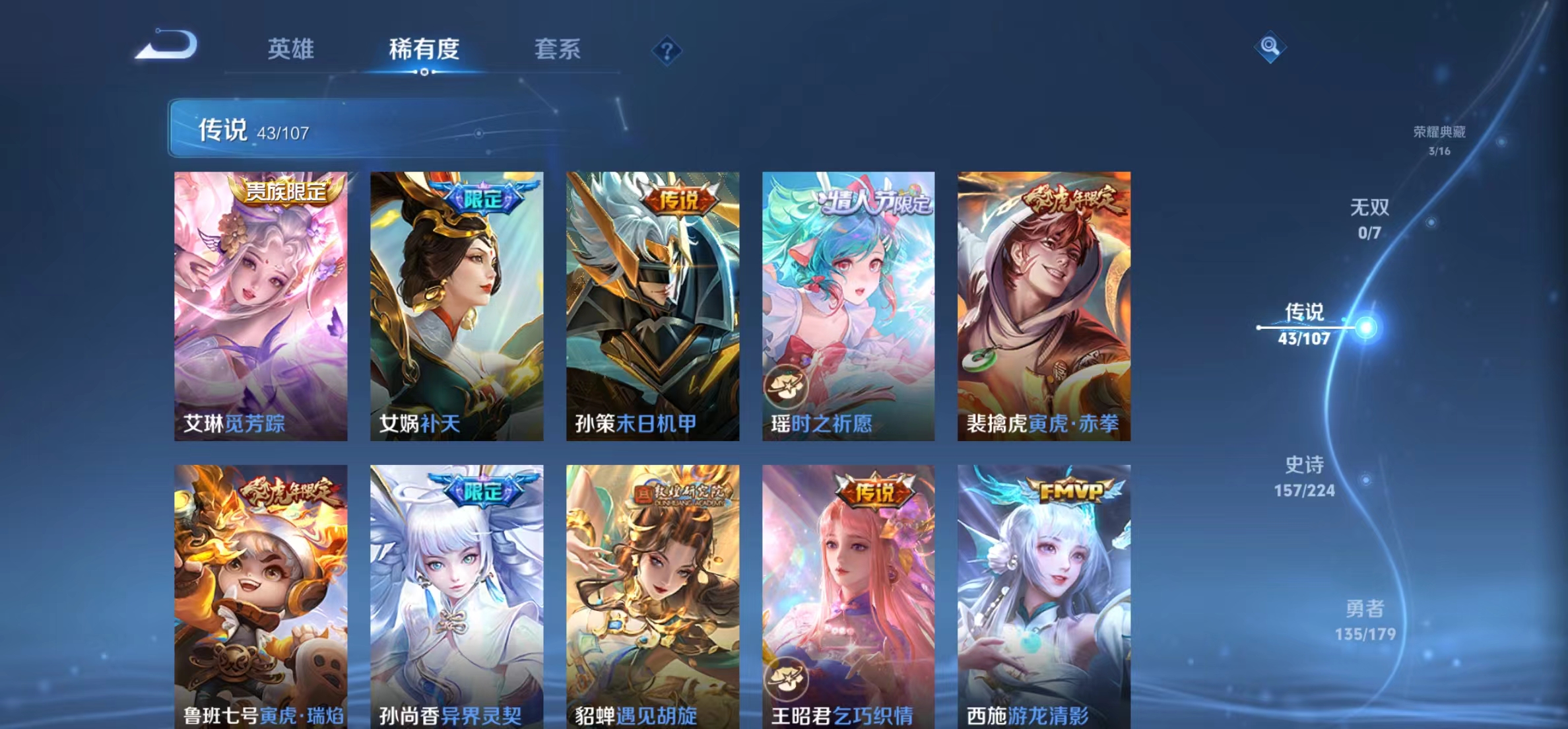Screen dimensions: 1568x729
Task: Open 荣耀典藏 from the right sidebar
Action: click(1439, 131)
